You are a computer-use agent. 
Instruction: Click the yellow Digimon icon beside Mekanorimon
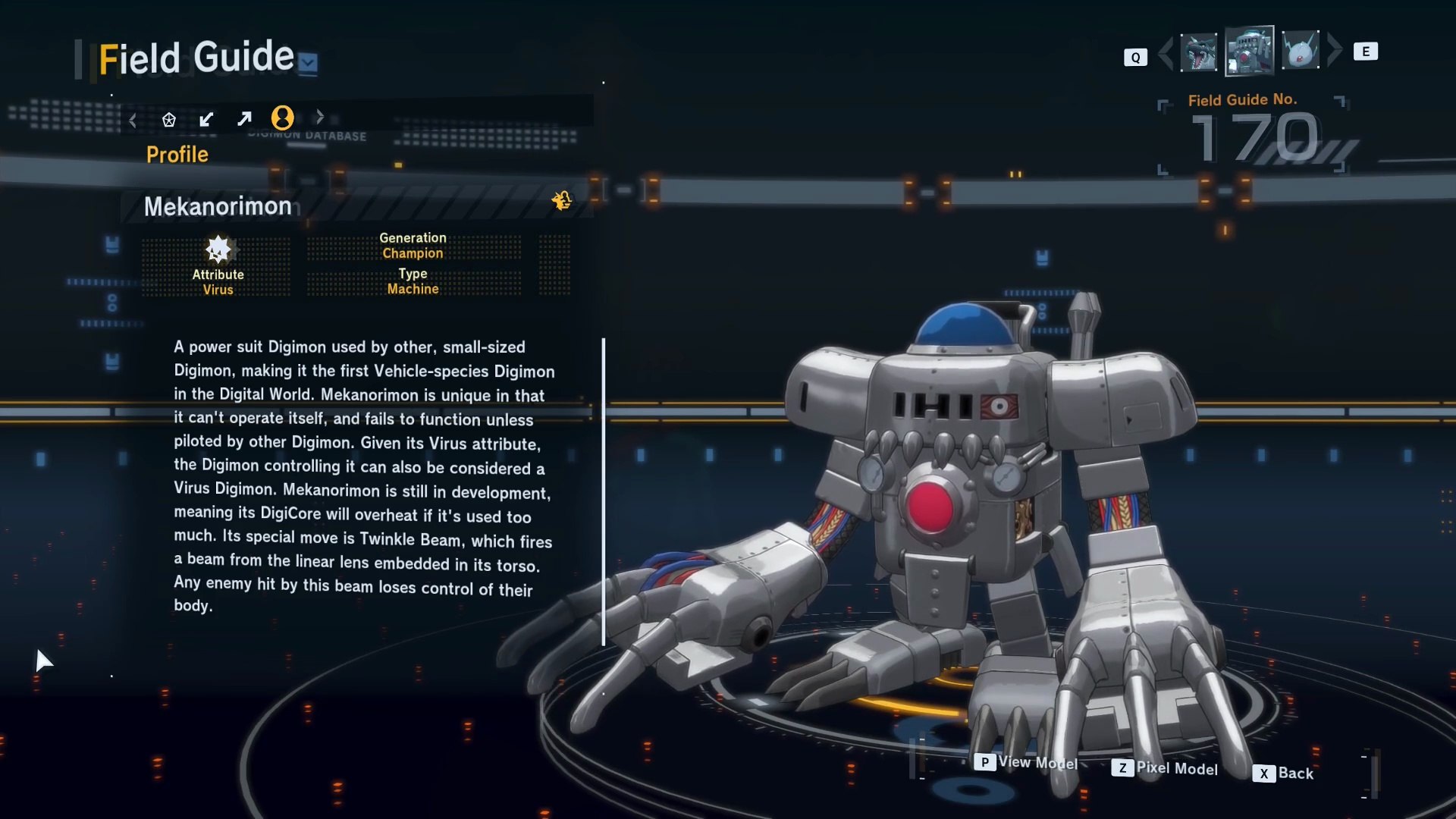562,200
